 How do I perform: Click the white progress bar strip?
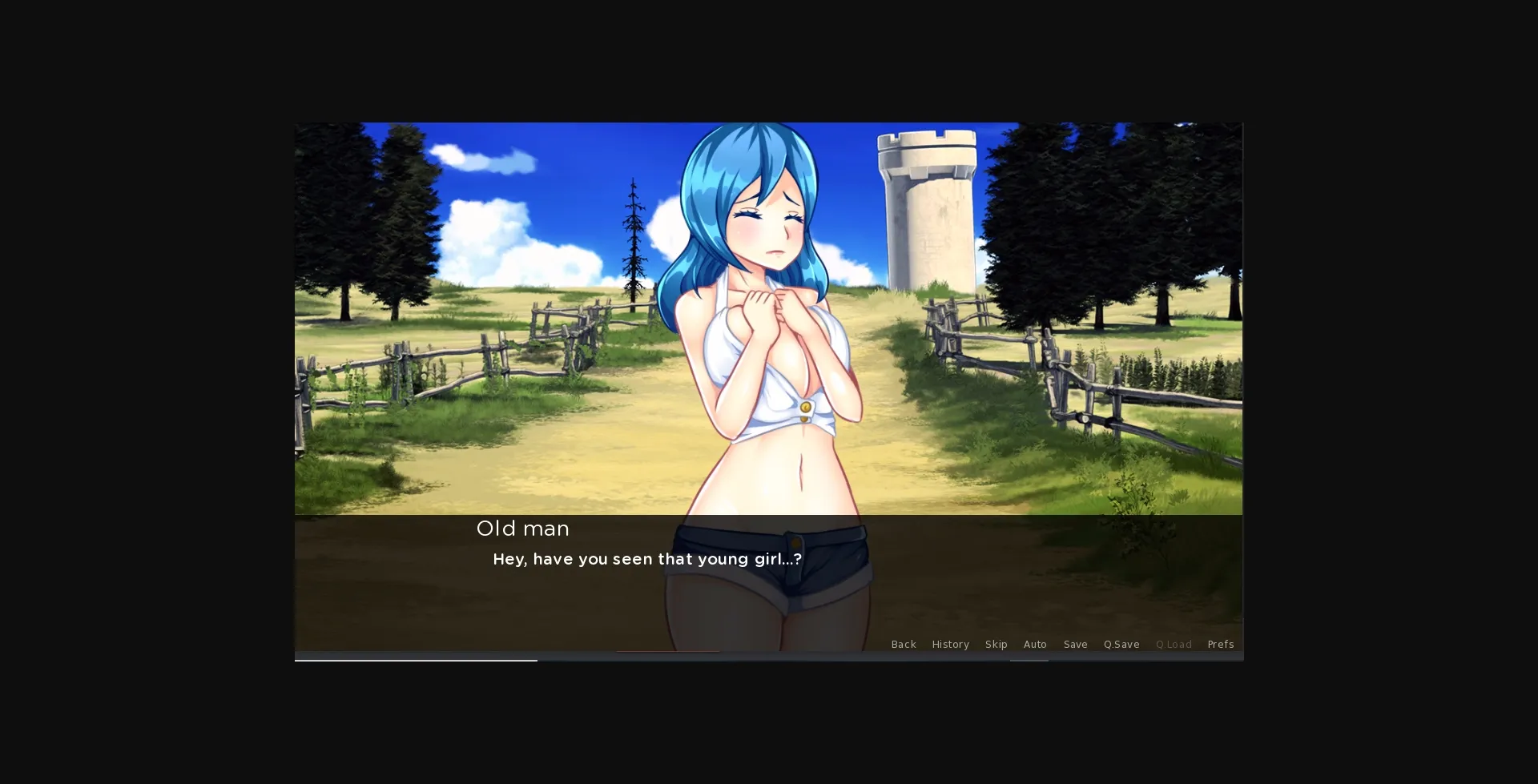tap(417, 659)
